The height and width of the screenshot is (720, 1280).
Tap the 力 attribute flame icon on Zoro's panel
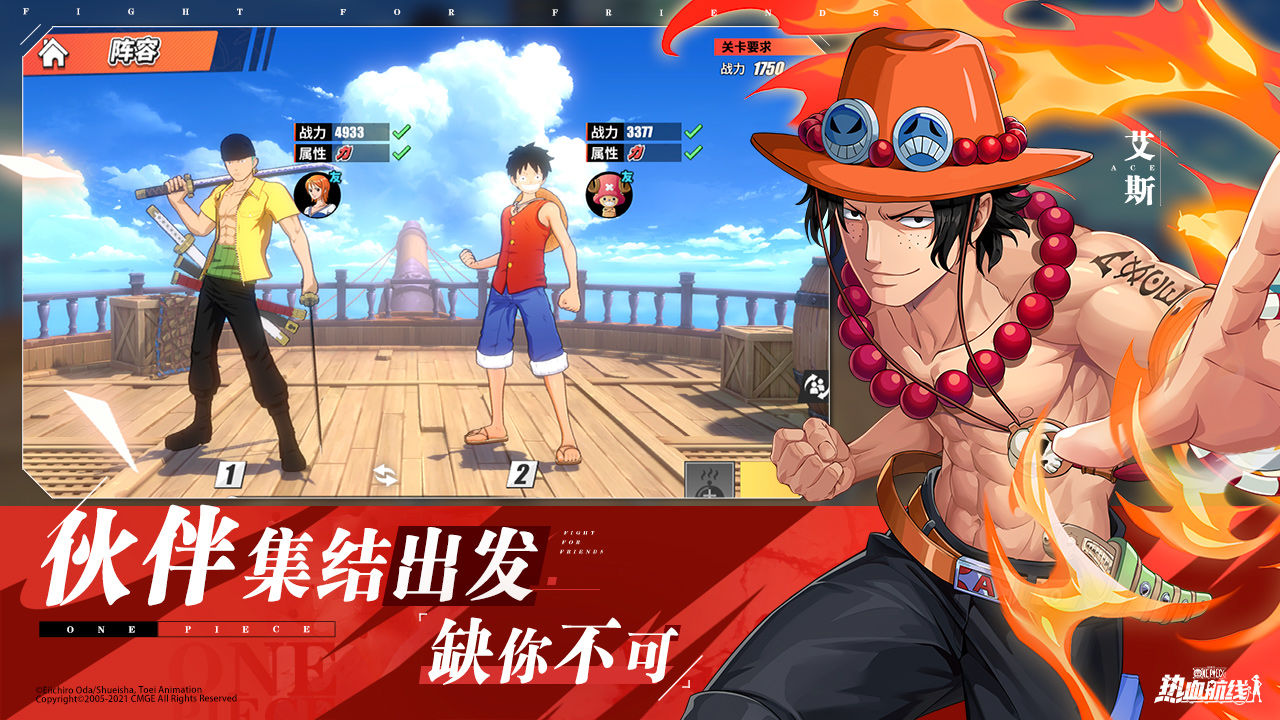pos(344,152)
